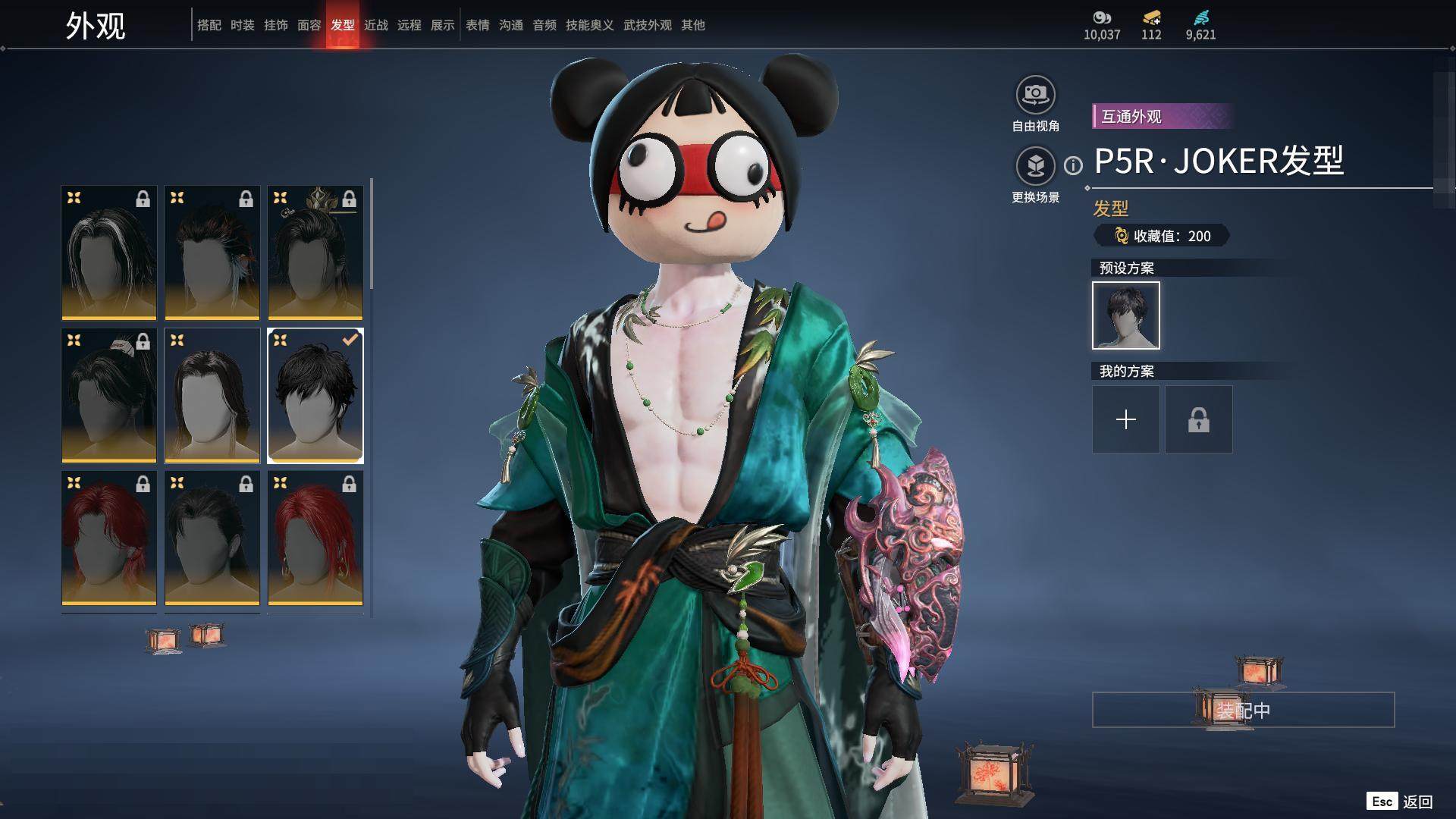Click the 更换场景 change scene button
This screenshot has height=819, width=1456.
pyautogui.click(x=1035, y=166)
